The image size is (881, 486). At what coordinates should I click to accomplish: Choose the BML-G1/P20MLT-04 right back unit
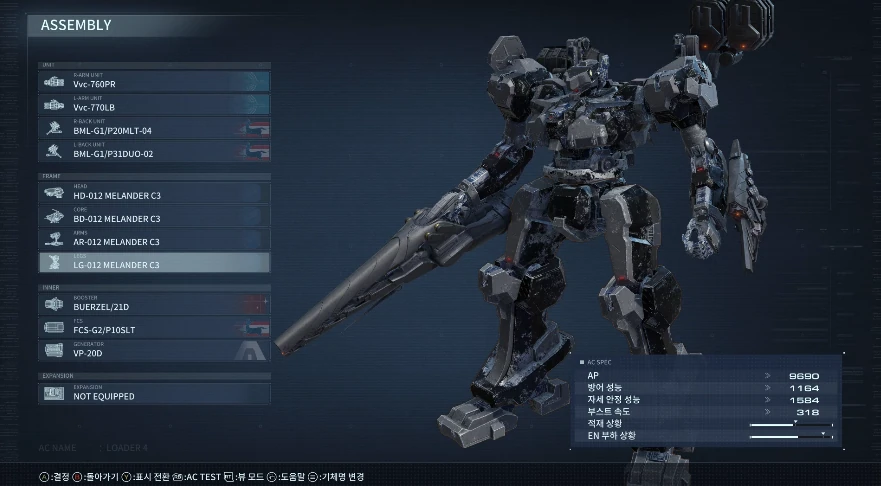click(x=154, y=129)
